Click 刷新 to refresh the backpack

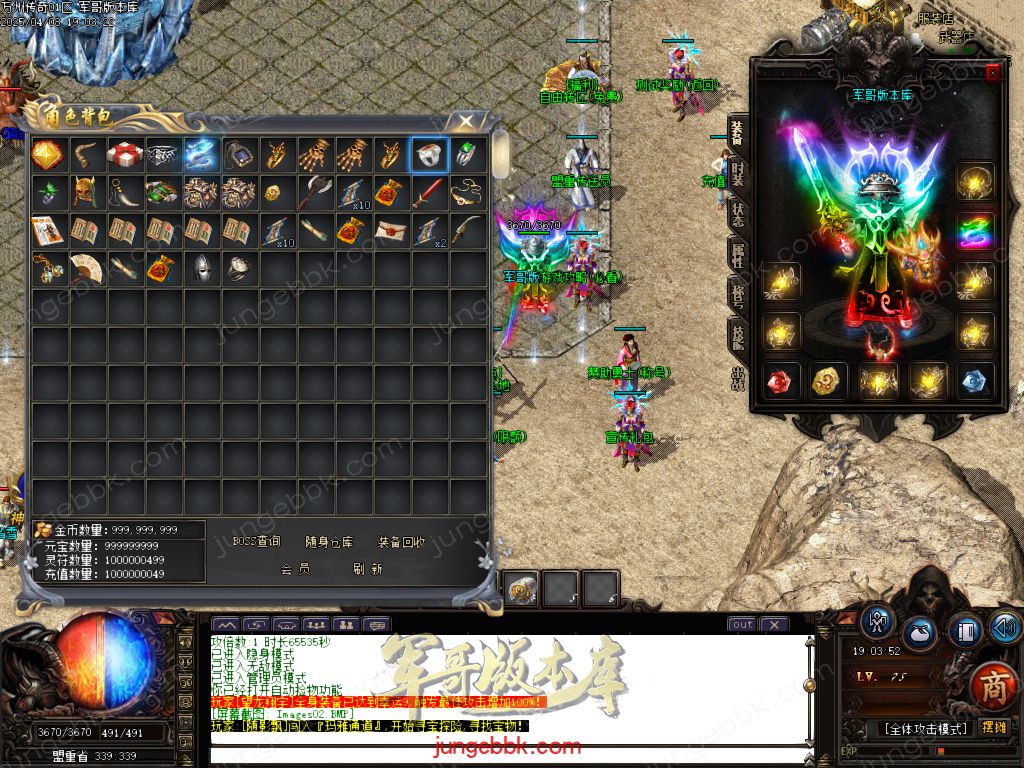point(368,569)
